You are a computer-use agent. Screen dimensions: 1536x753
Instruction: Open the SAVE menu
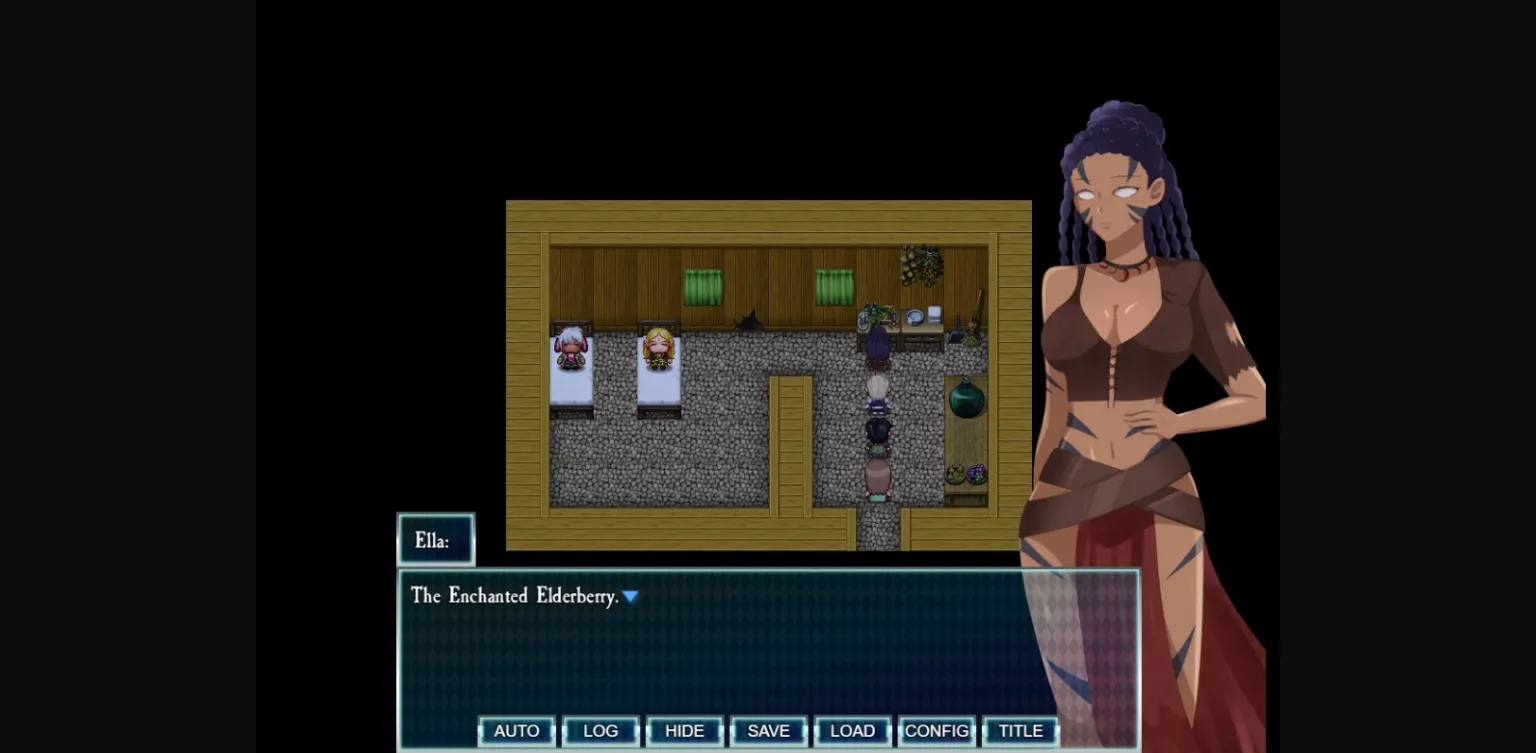point(768,731)
